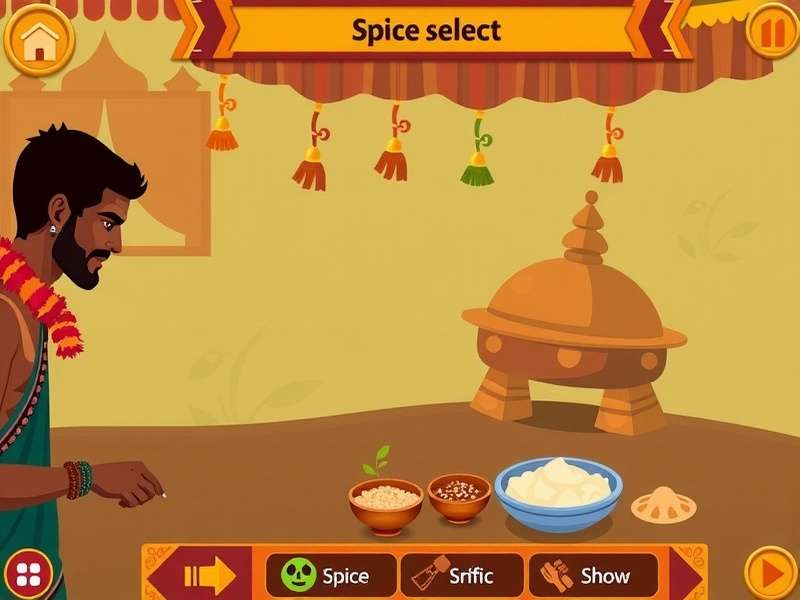Open the four-dot grid menu

tap(30, 572)
